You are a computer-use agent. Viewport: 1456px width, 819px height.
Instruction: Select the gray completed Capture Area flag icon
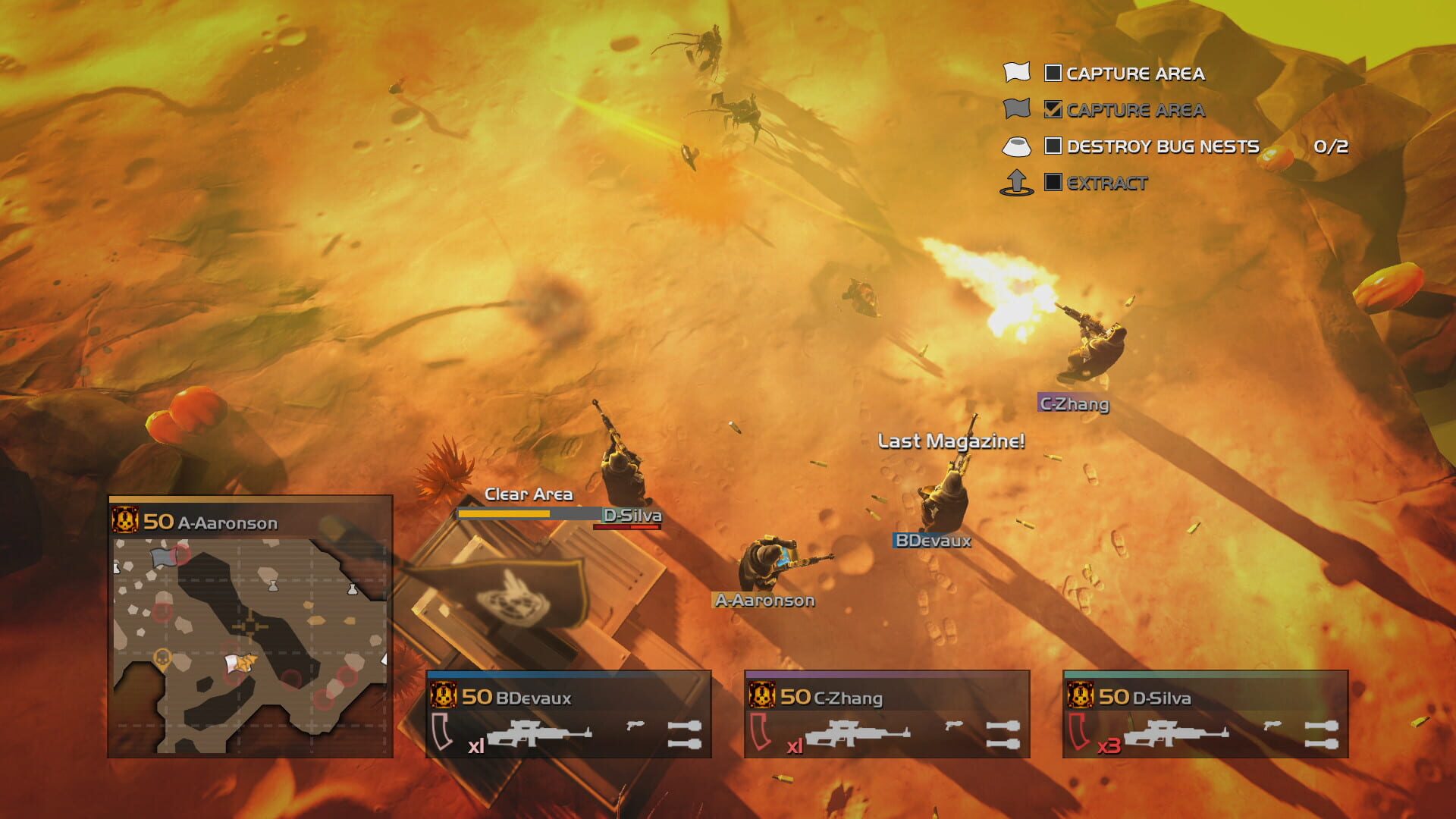coord(1018,110)
